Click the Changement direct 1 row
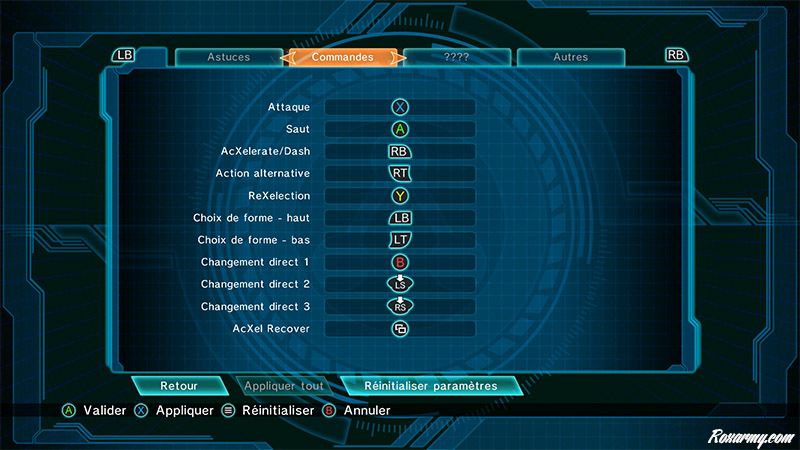 click(x=400, y=262)
